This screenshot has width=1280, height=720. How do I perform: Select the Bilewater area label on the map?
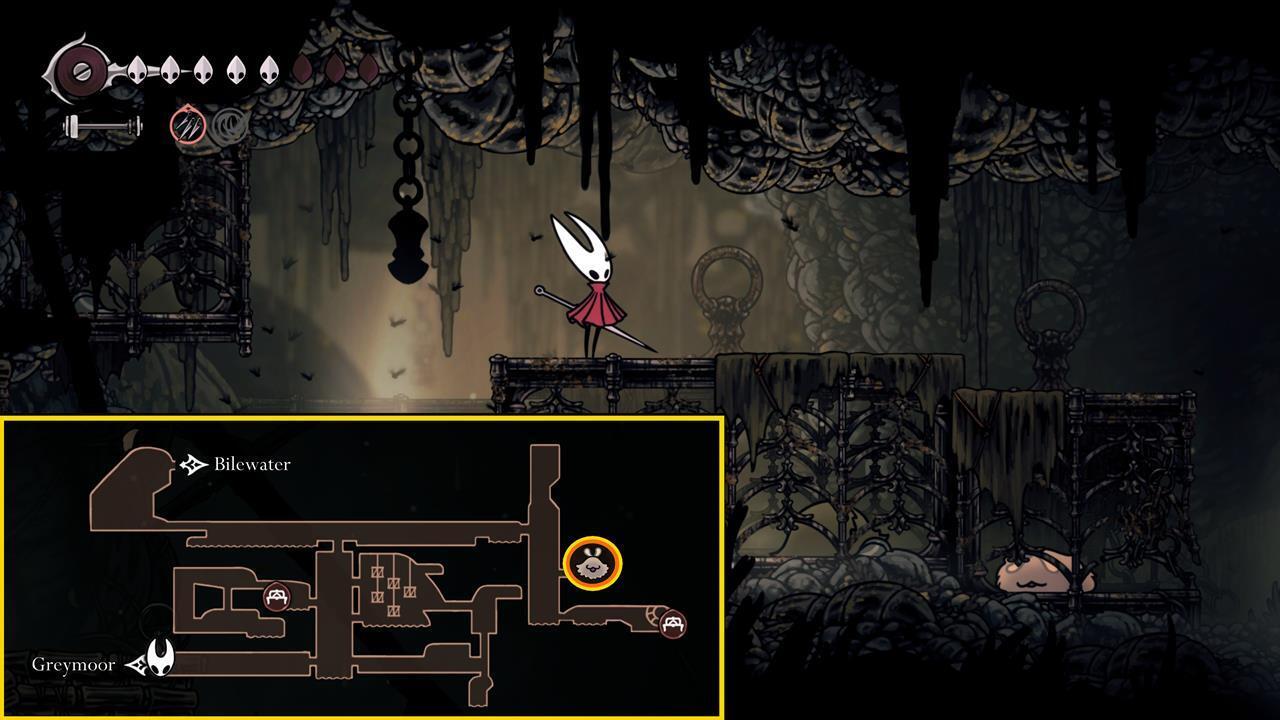click(250, 463)
